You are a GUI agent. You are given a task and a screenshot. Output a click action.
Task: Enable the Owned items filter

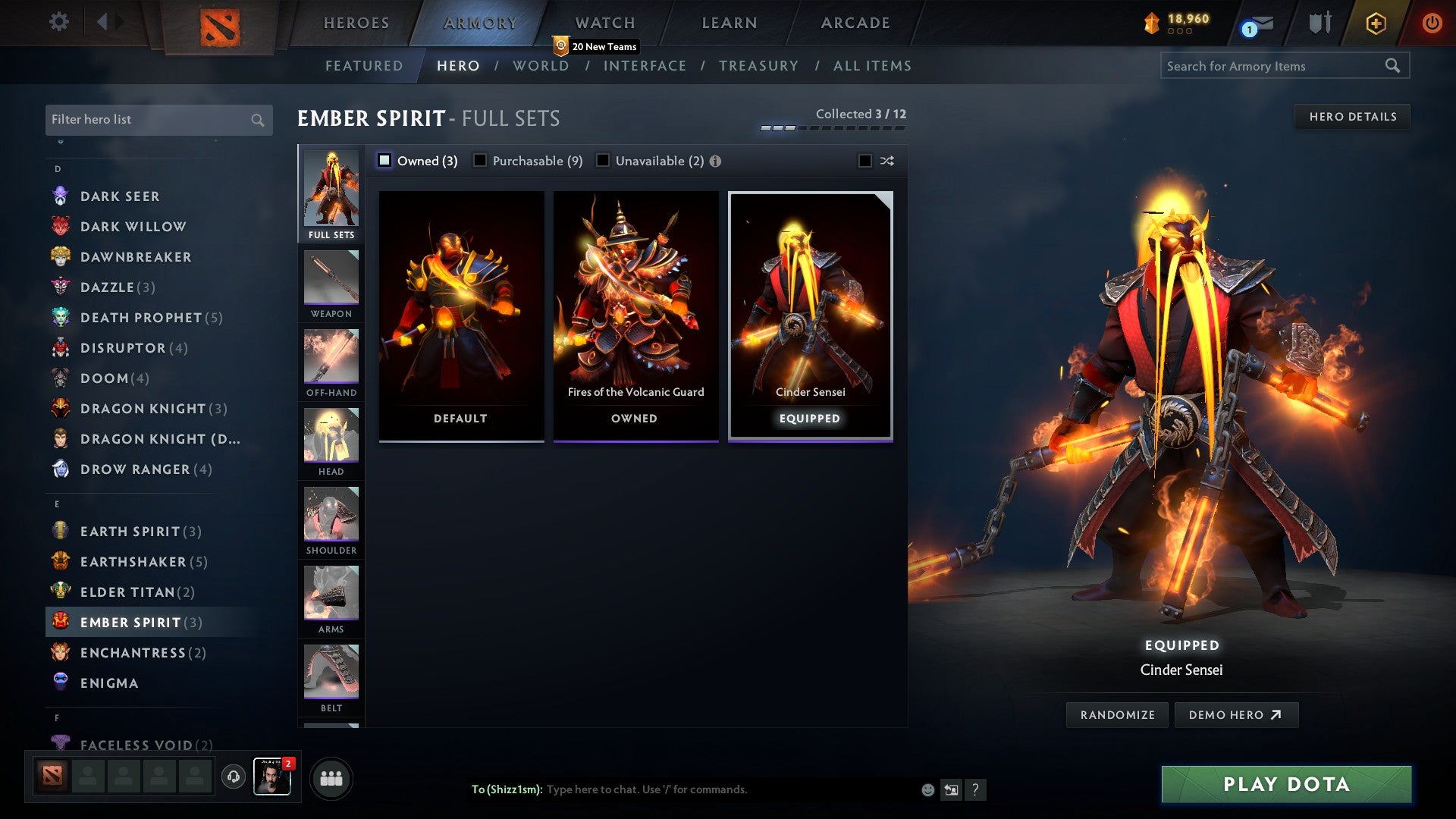coord(385,160)
